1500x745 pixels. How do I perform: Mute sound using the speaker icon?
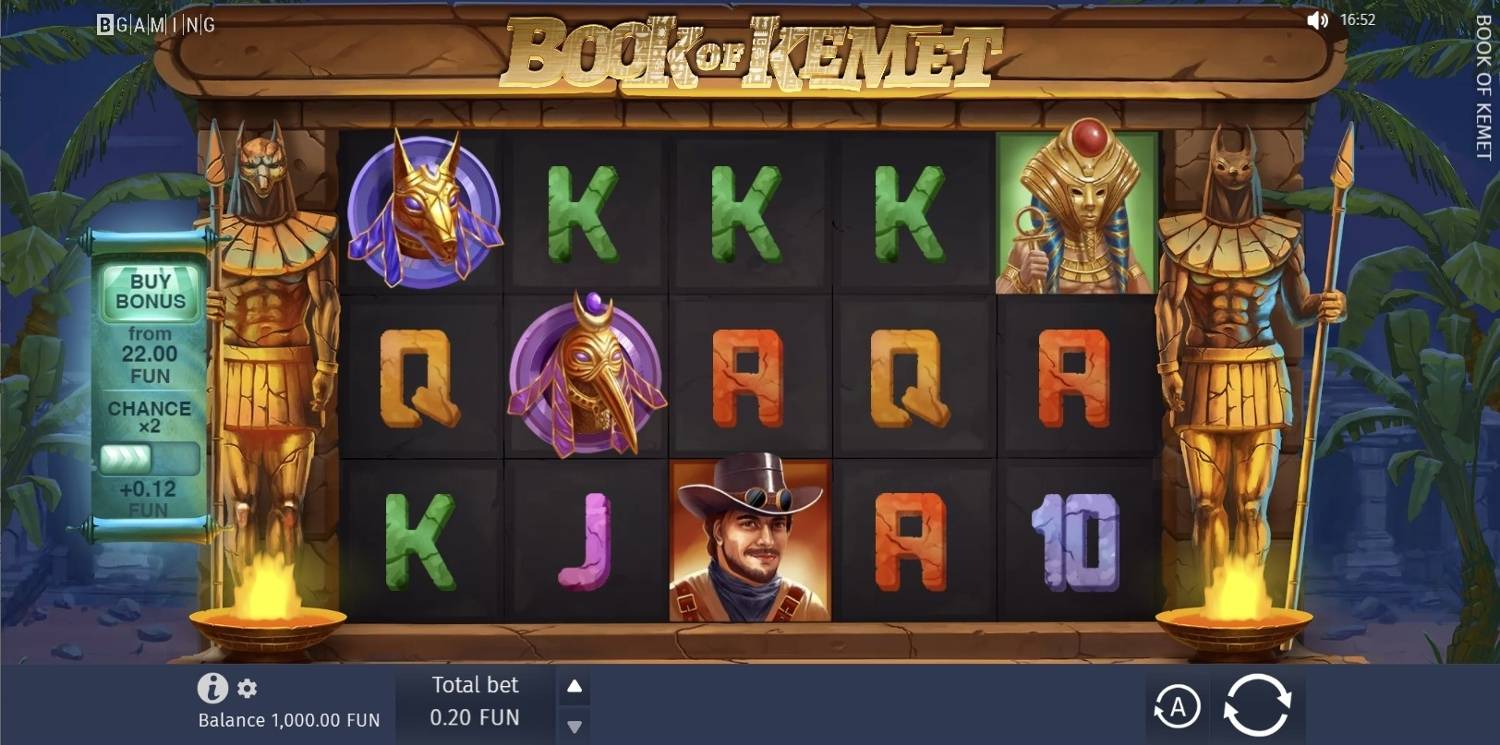click(x=1319, y=18)
